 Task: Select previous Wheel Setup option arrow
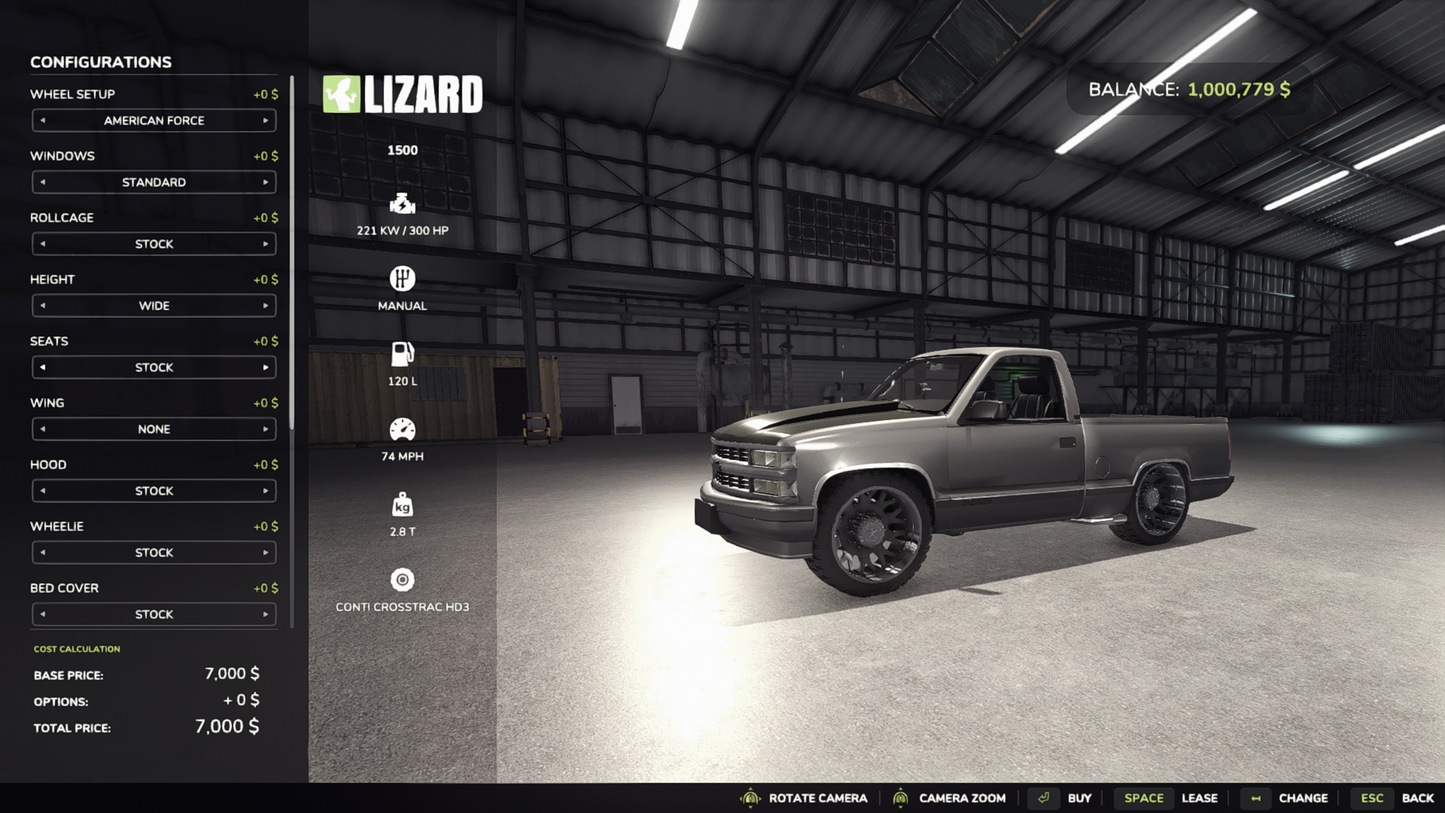coord(42,121)
